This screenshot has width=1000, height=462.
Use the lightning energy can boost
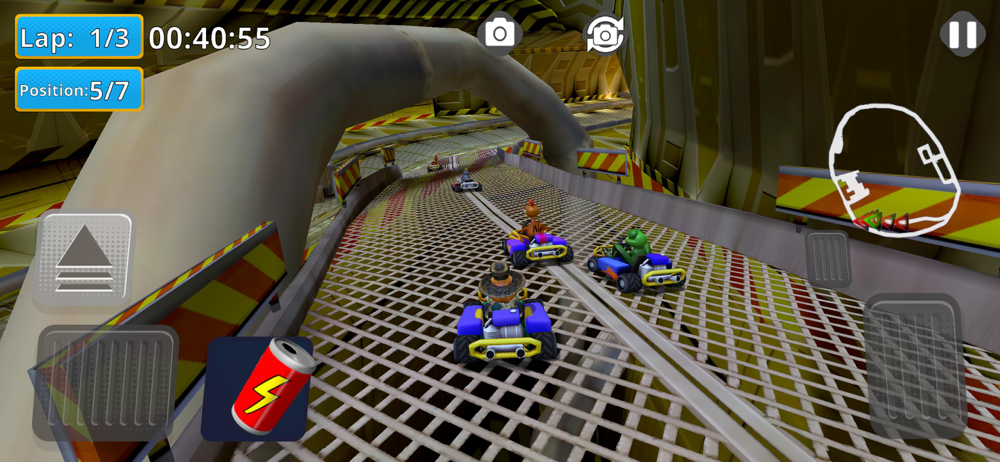coord(258,388)
